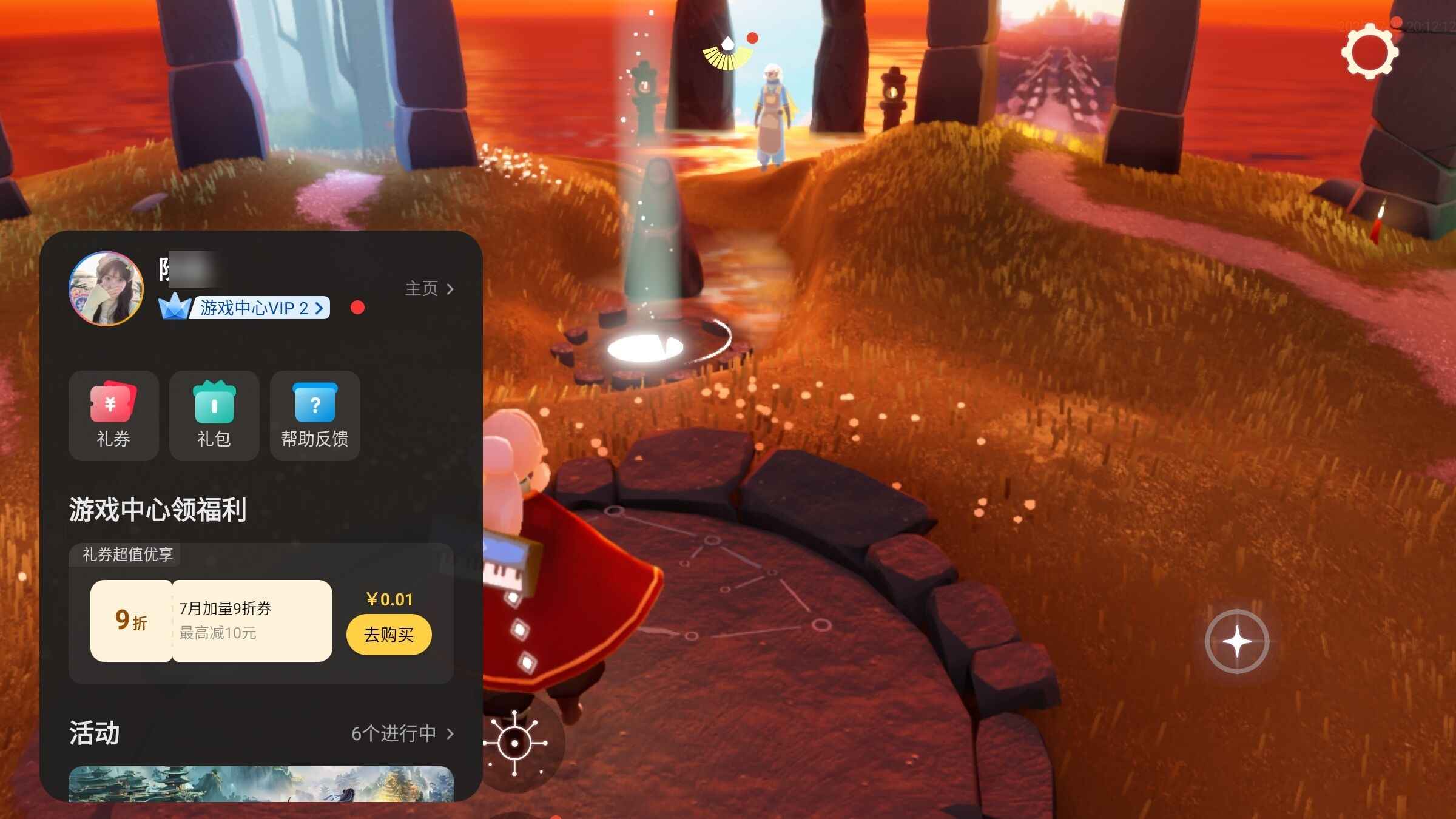
Task: Tap the 去购买 buy button
Action: (389, 635)
